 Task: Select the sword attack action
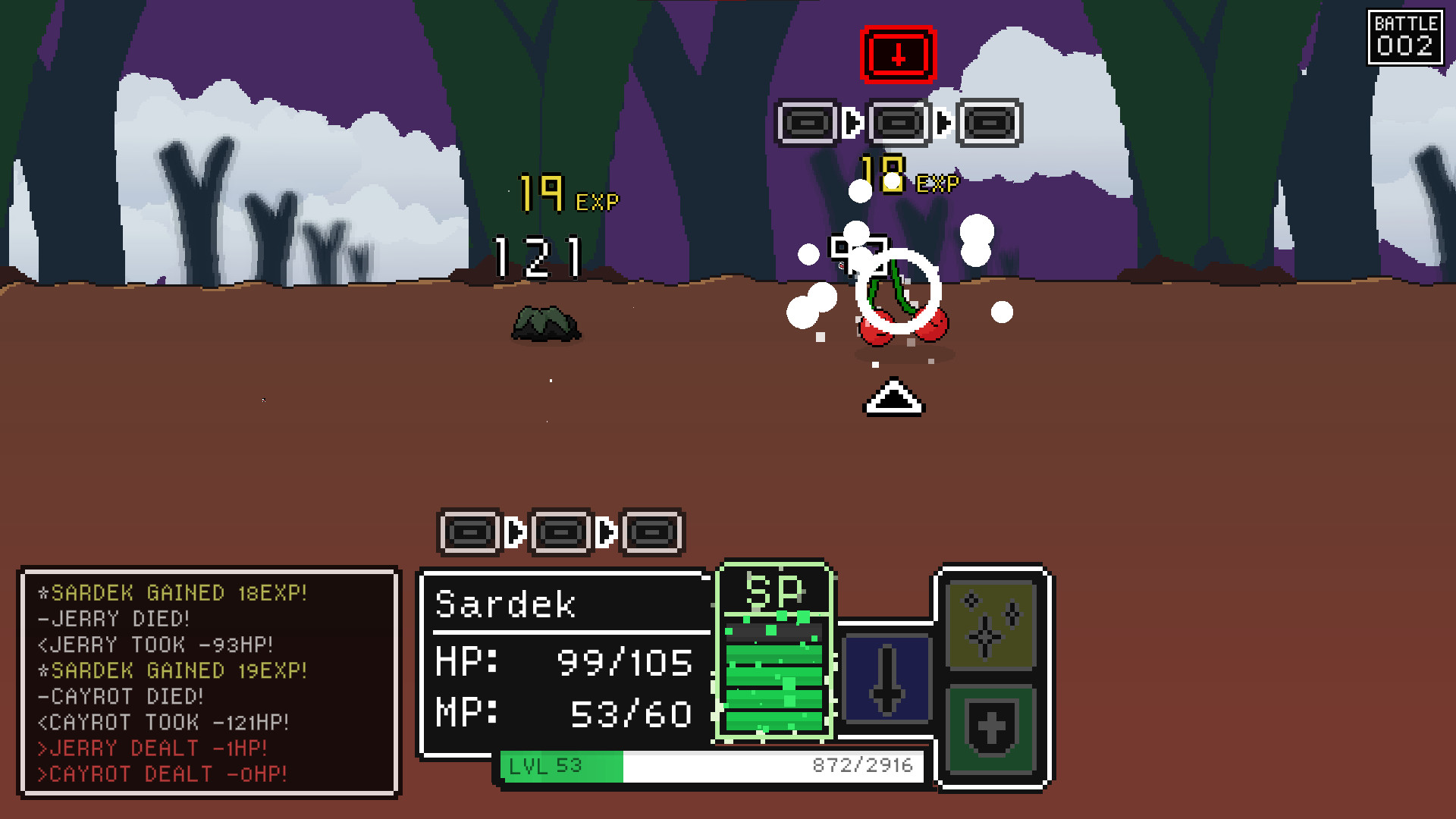(x=886, y=679)
